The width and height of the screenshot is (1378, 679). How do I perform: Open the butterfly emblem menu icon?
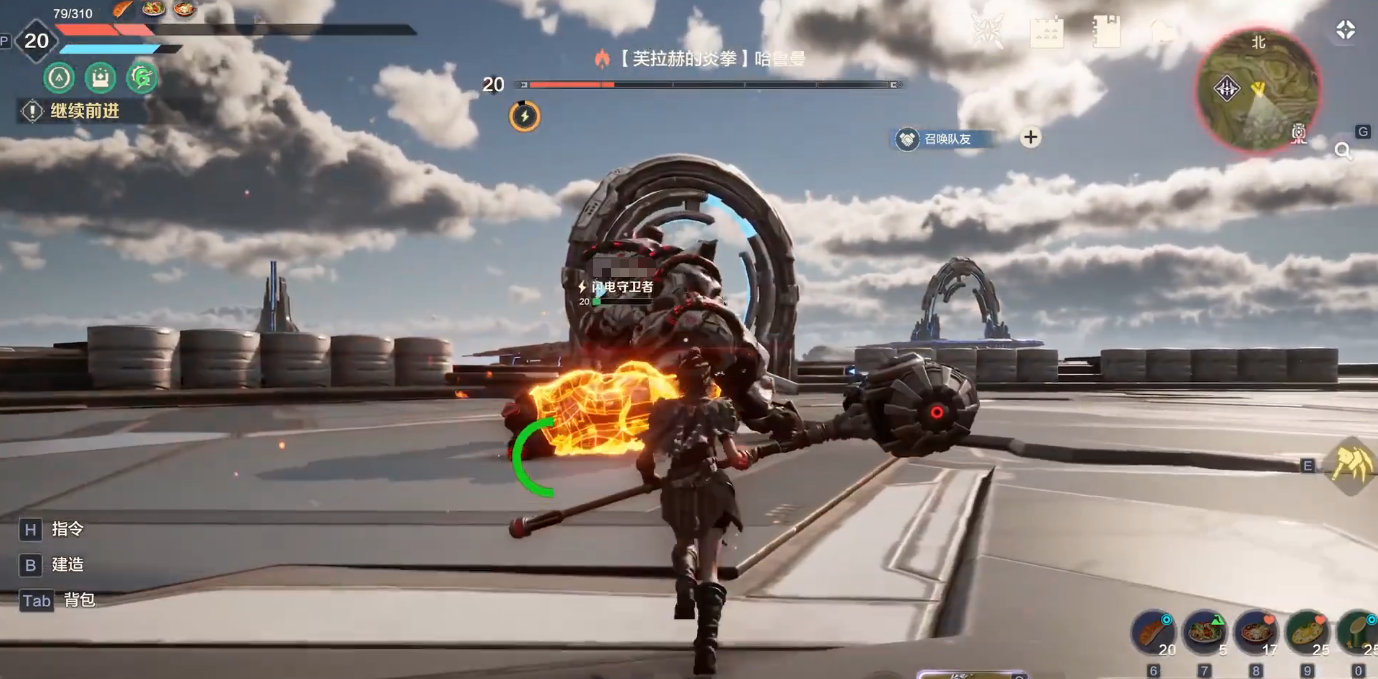(988, 32)
